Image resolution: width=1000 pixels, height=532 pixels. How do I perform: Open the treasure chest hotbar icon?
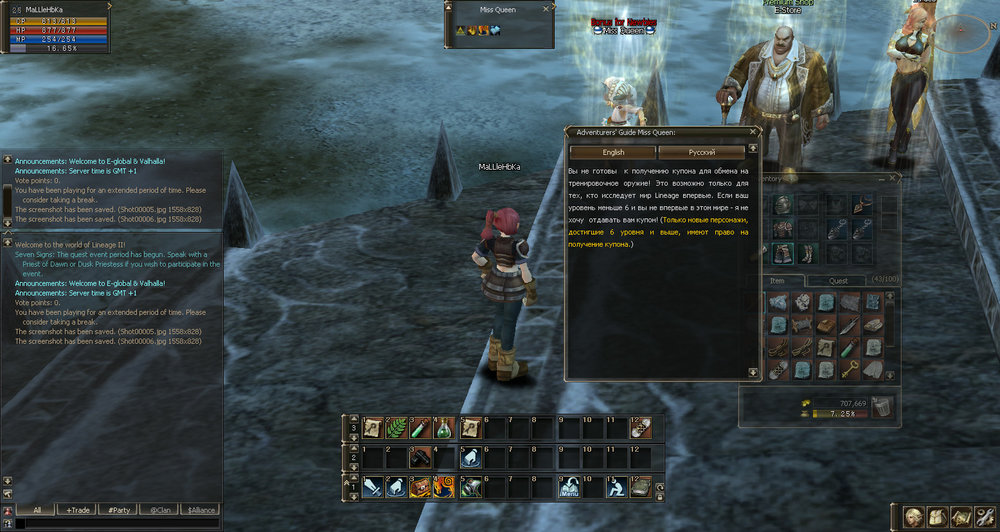[421, 487]
